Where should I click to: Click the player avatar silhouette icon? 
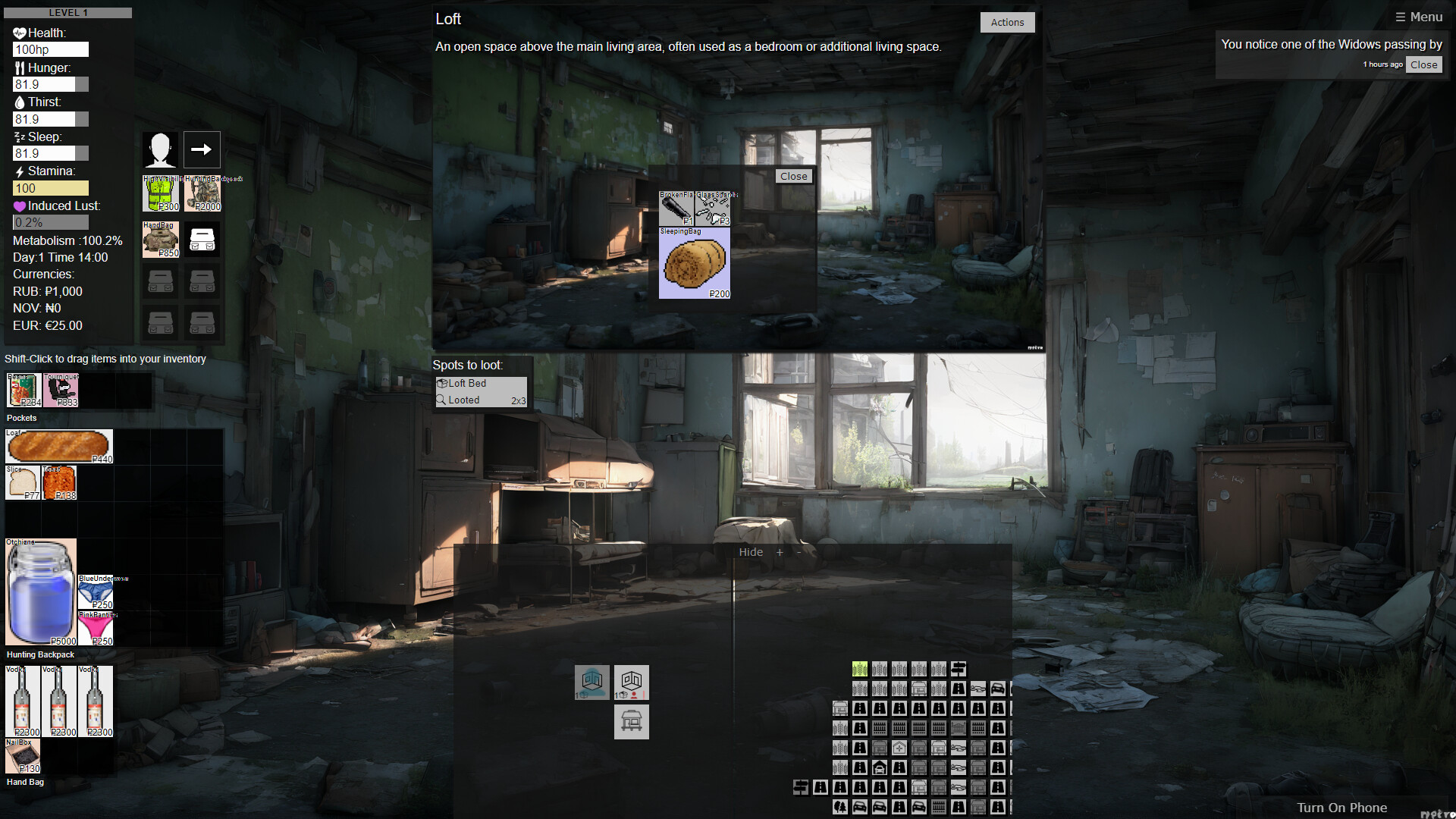point(159,149)
